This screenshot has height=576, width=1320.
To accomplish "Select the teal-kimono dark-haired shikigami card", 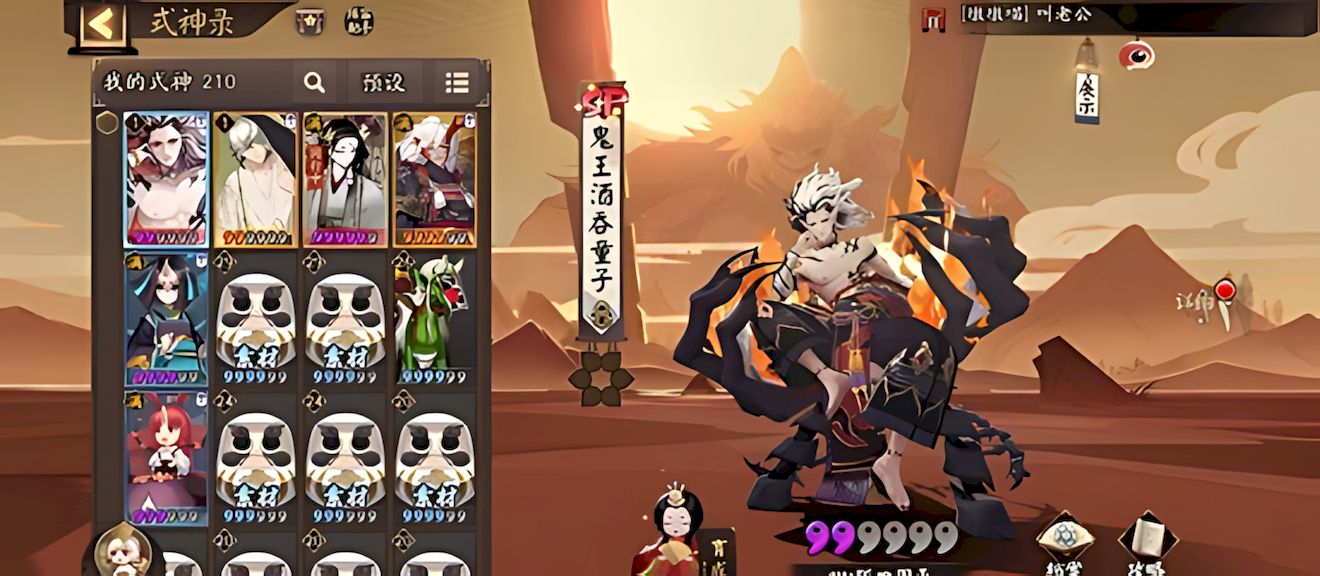I will coord(166,318).
